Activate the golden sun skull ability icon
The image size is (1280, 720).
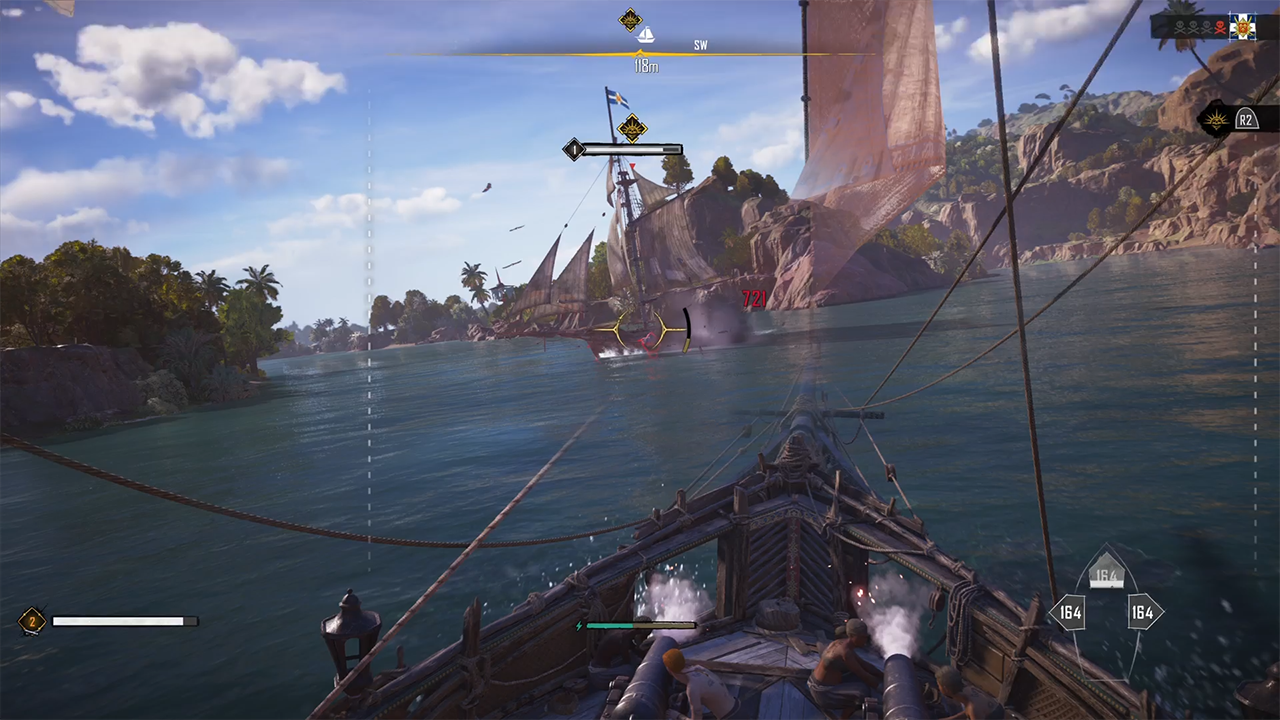[x=1217, y=120]
